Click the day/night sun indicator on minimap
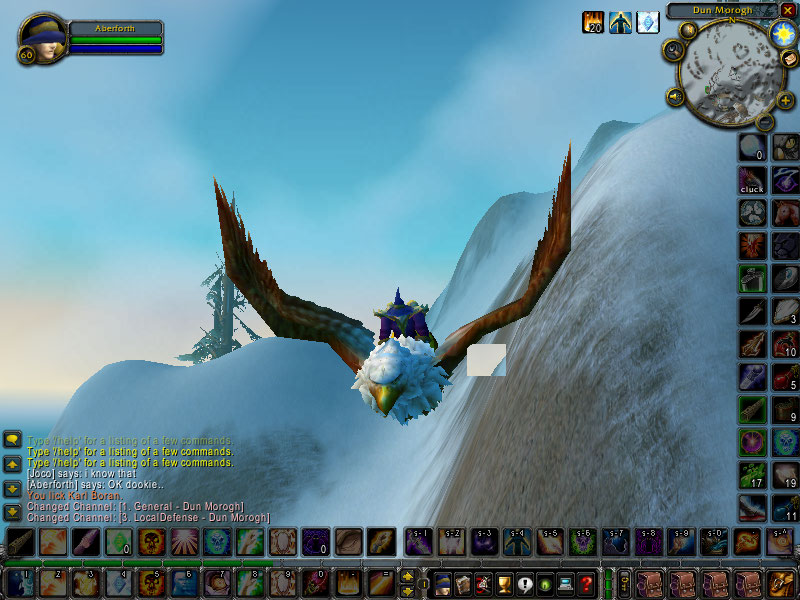This screenshot has width=800, height=600. coord(780,34)
